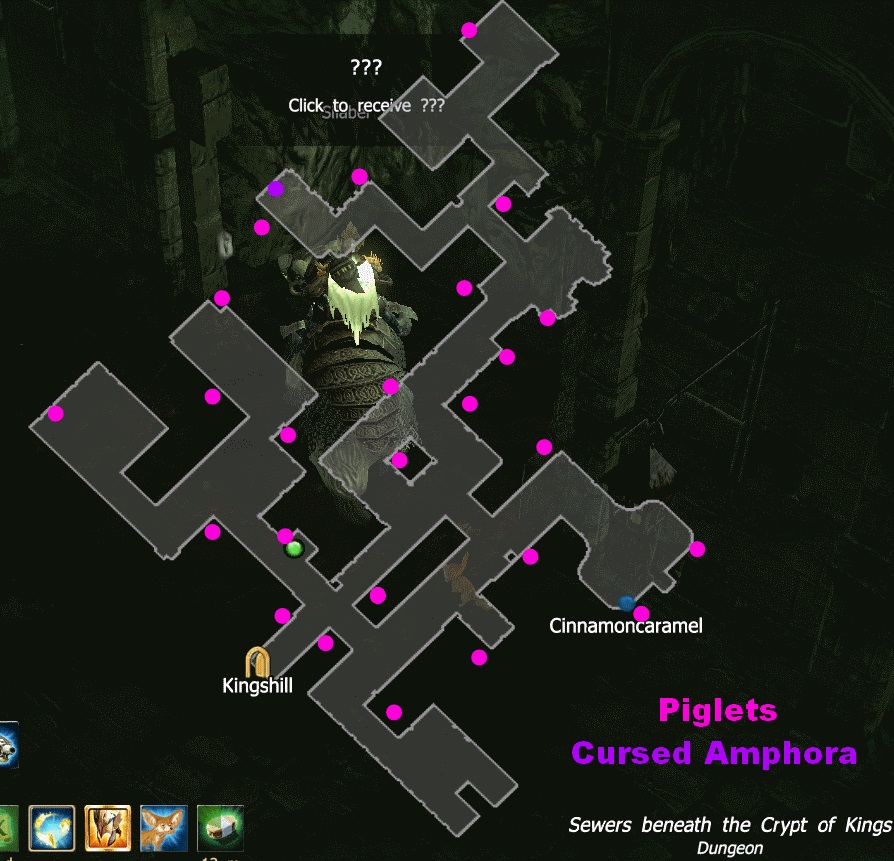Select the green player position dot
The width and height of the screenshot is (894, 861).
tap(294, 548)
